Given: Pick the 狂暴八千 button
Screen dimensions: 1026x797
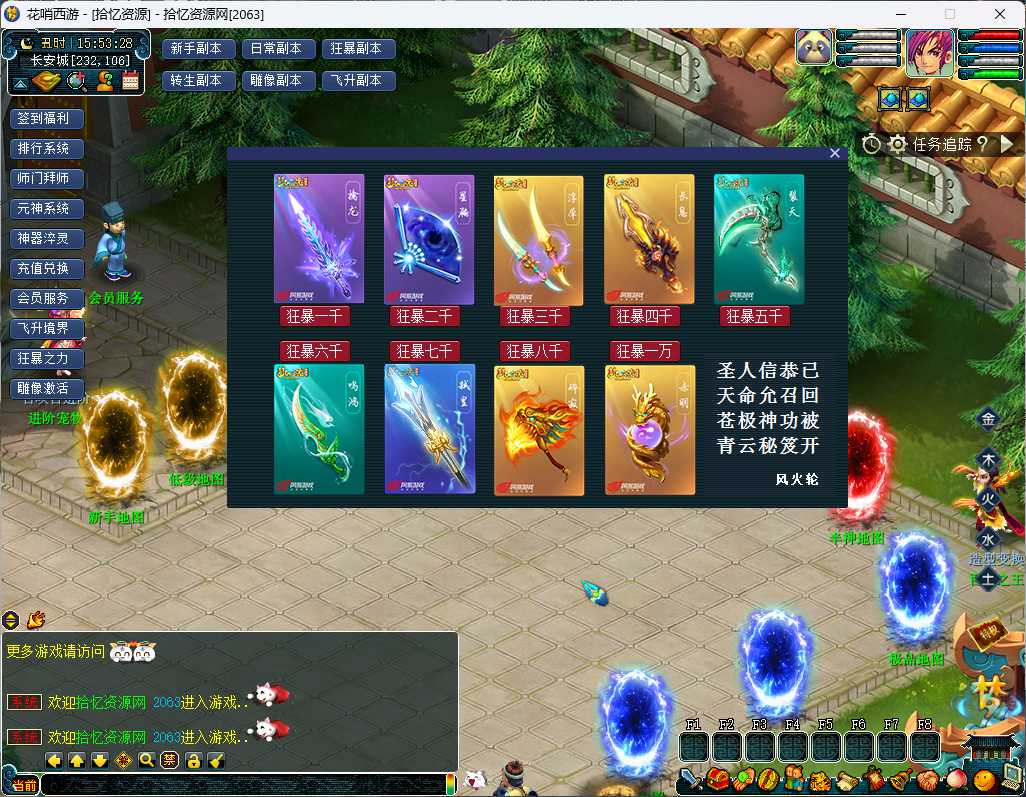Looking at the screenshot, I should click(x=534, y=351).
